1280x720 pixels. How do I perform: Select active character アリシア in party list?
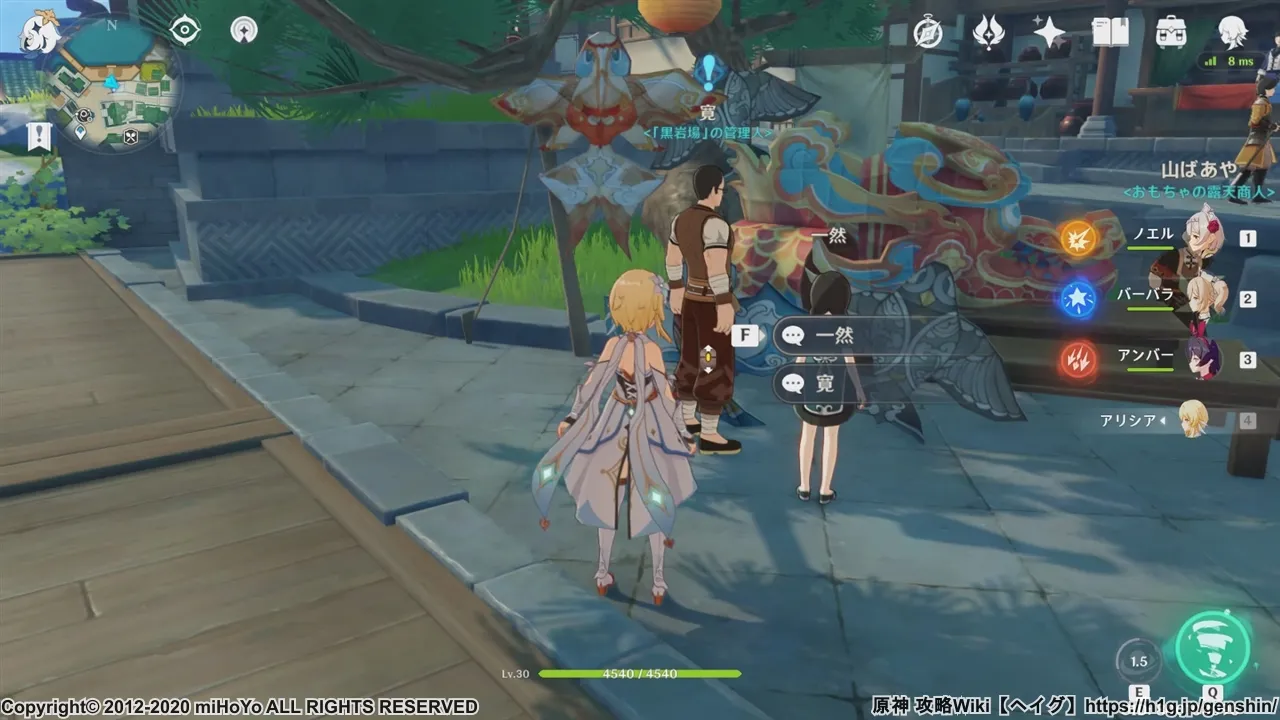pyautogui.click(x=1190, y=420)
